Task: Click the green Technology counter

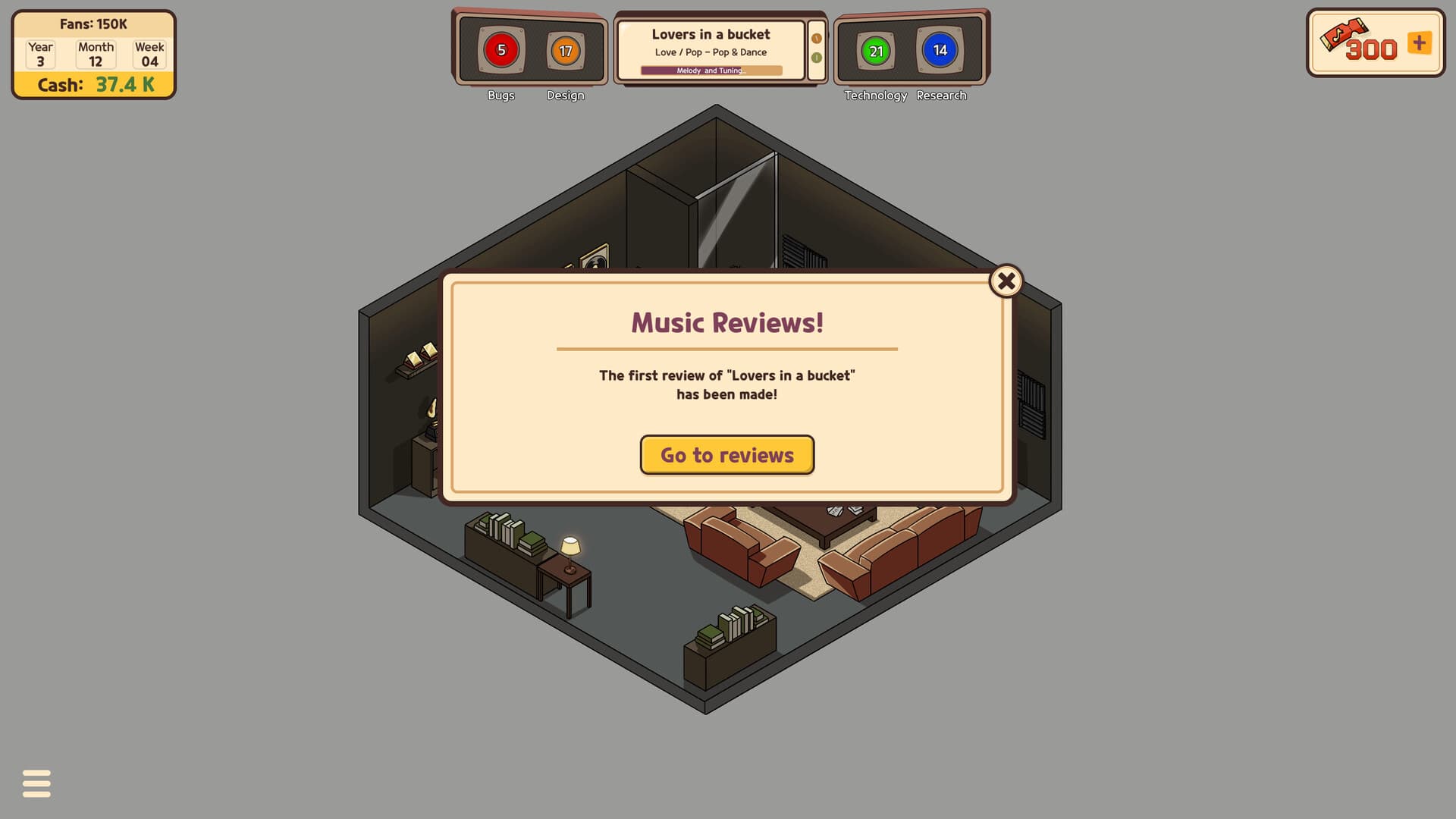Action: tap(876, 50)
